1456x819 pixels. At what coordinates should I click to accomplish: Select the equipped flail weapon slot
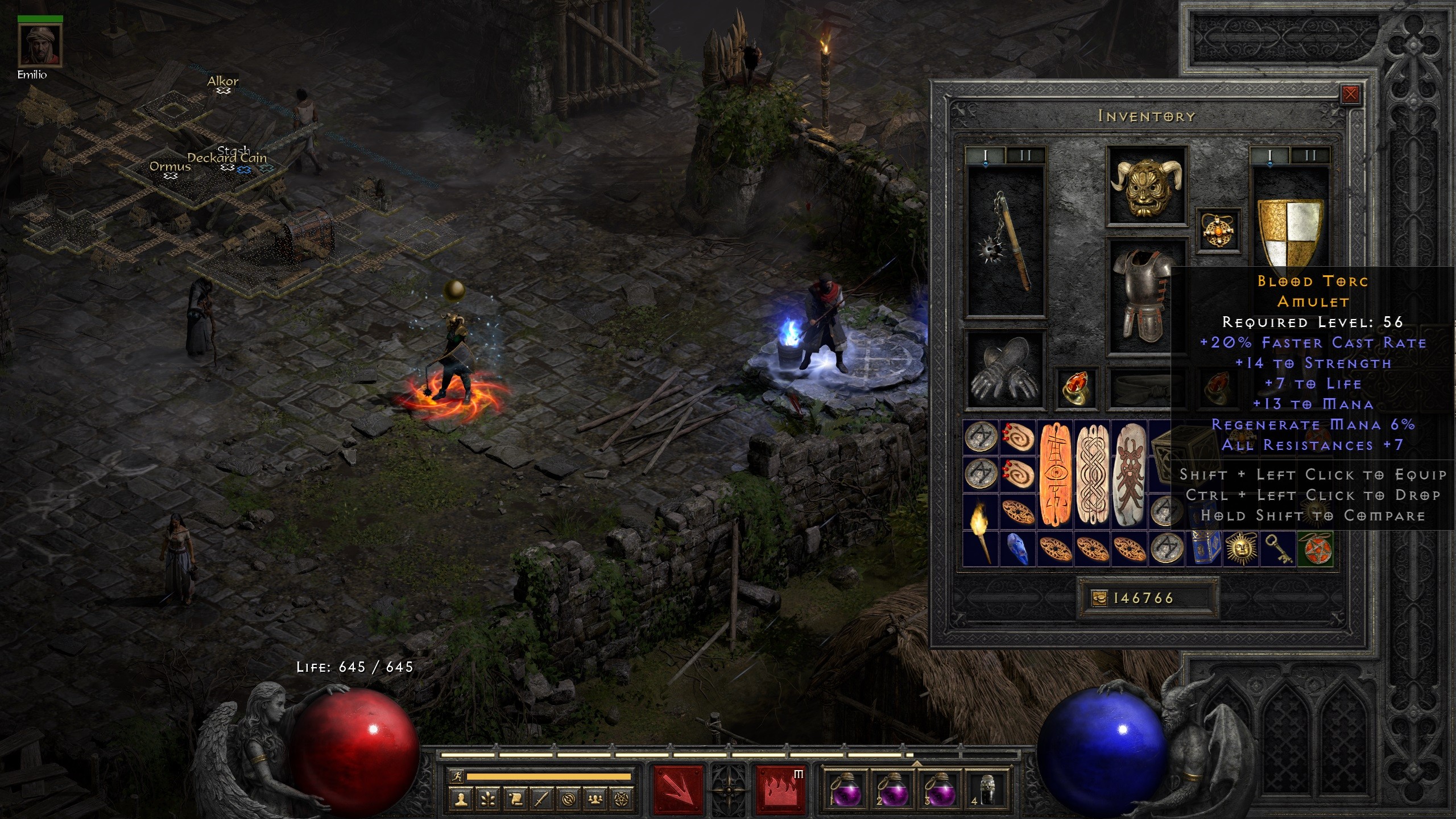coord(1006,241)
